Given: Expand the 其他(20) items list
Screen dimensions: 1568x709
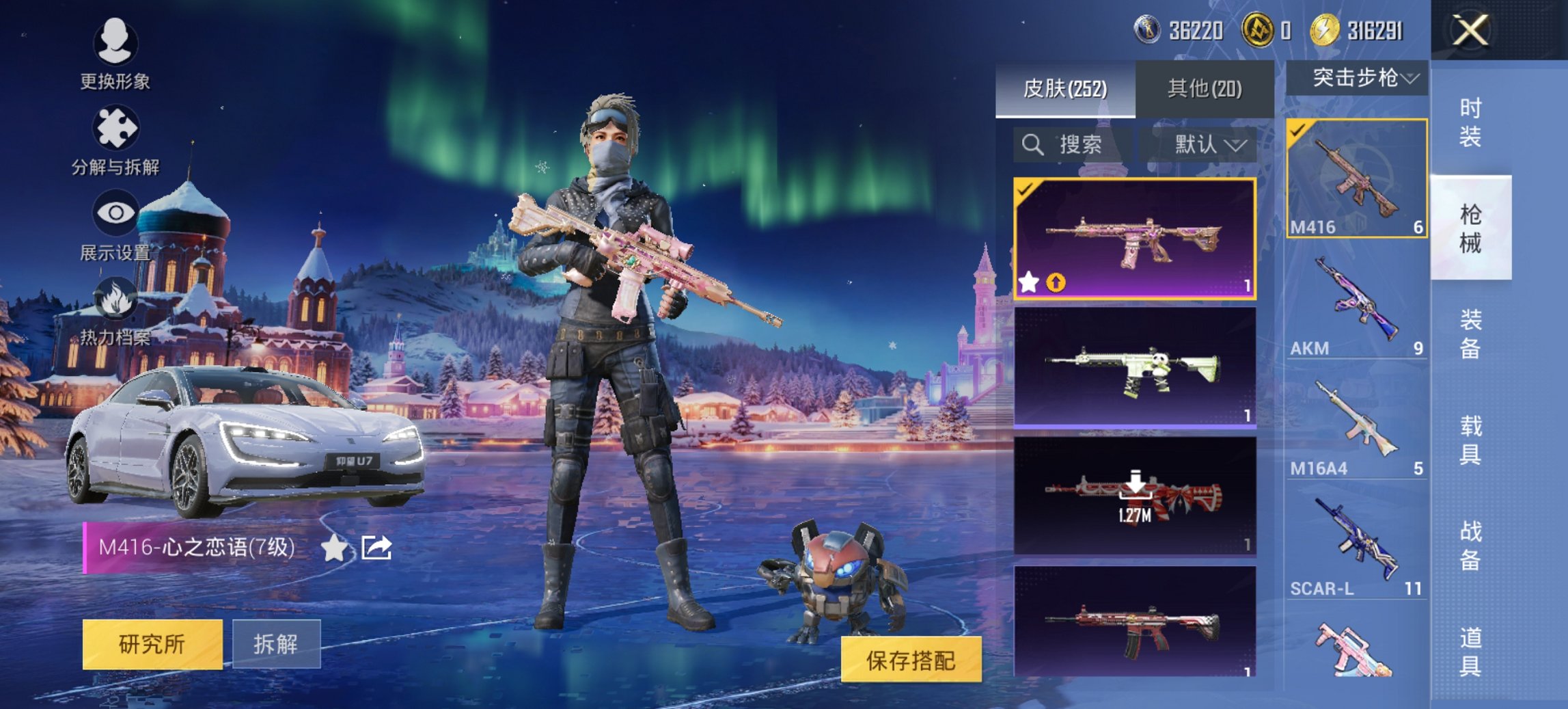Looking at the screenshot, I should [x=1205, y=88].
